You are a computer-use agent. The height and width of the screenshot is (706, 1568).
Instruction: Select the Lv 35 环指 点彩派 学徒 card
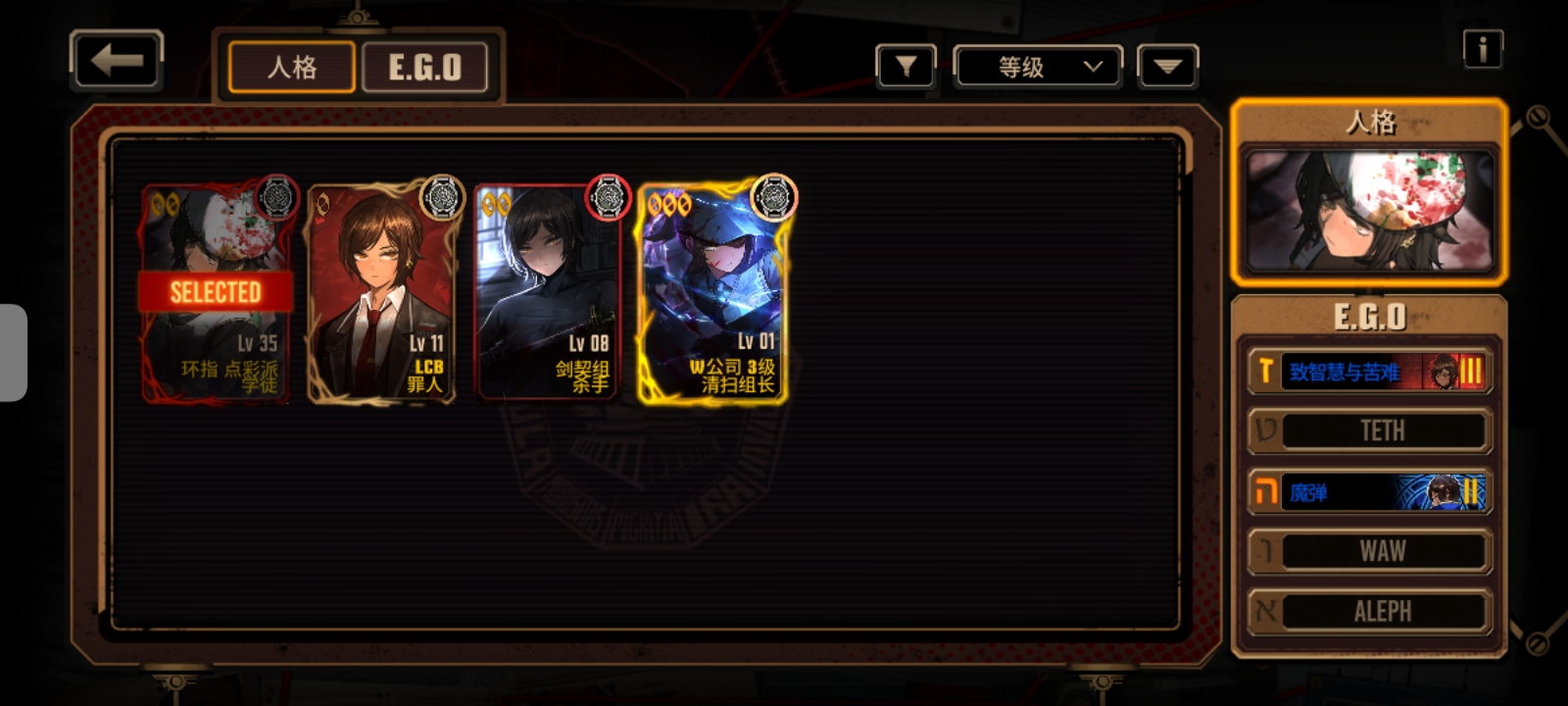217,294
